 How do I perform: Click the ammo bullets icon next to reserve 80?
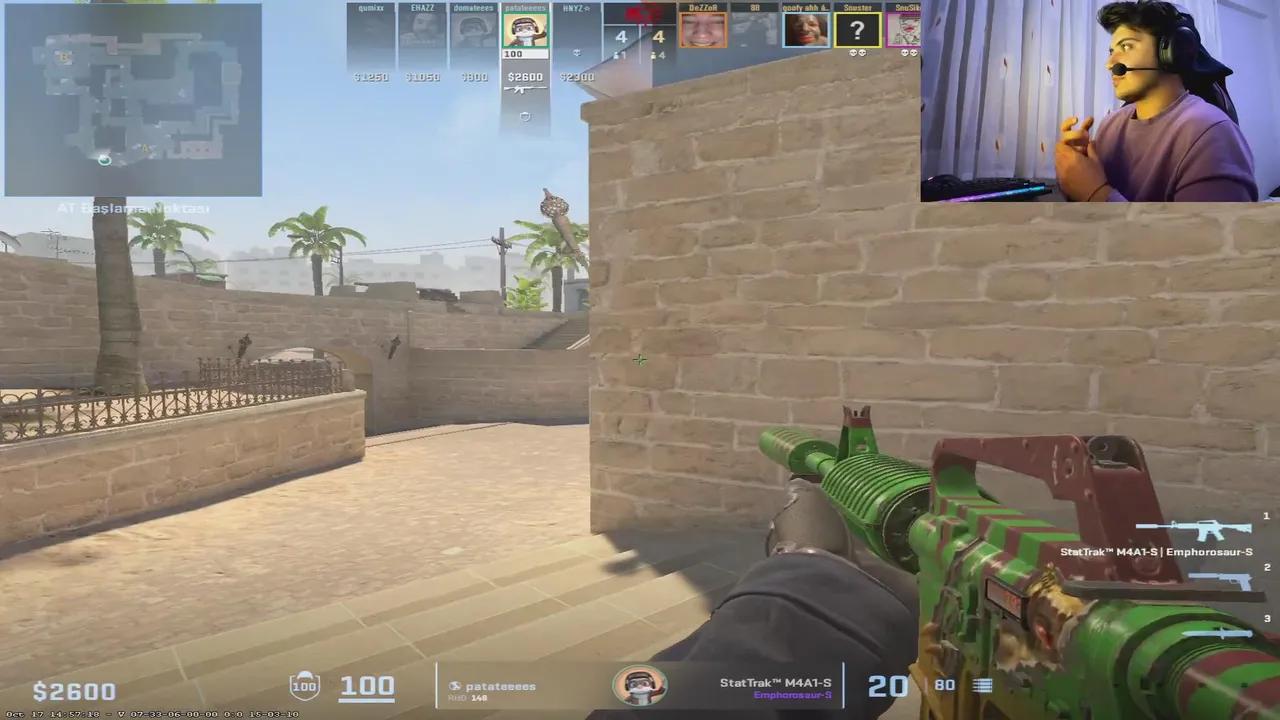coord(982,685)
